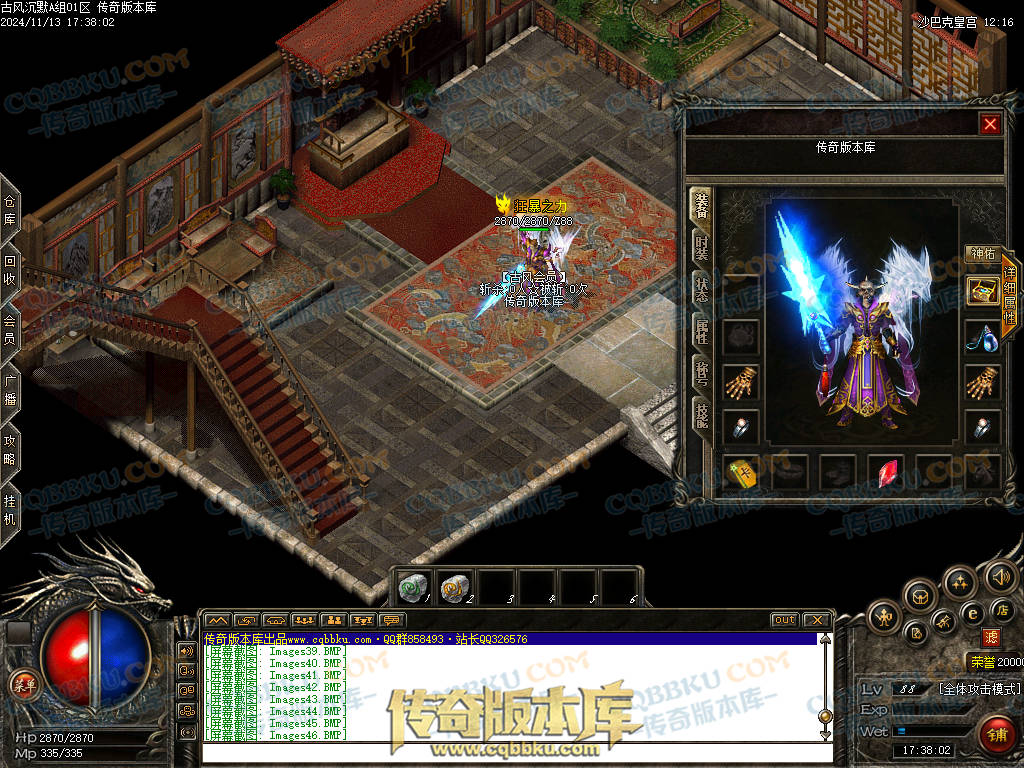
Task: Click the 神佑 button
Action: [983, 254]
